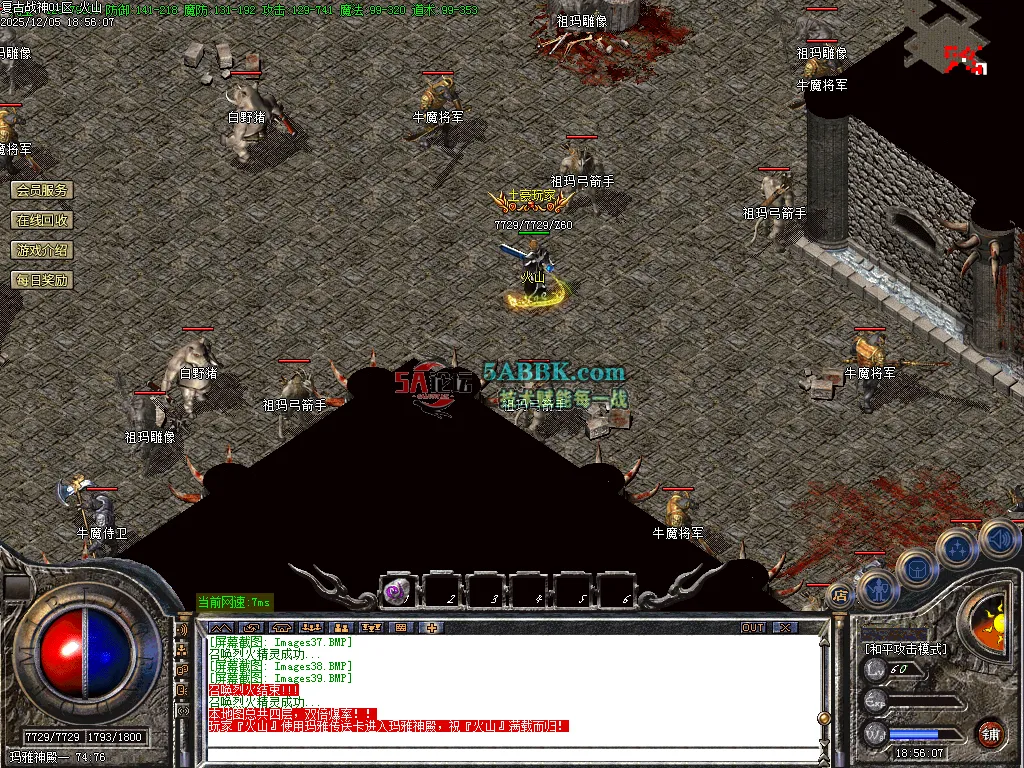Open the skills round button with sparkles
1024x768 pixels.
(x=957, y=548)
